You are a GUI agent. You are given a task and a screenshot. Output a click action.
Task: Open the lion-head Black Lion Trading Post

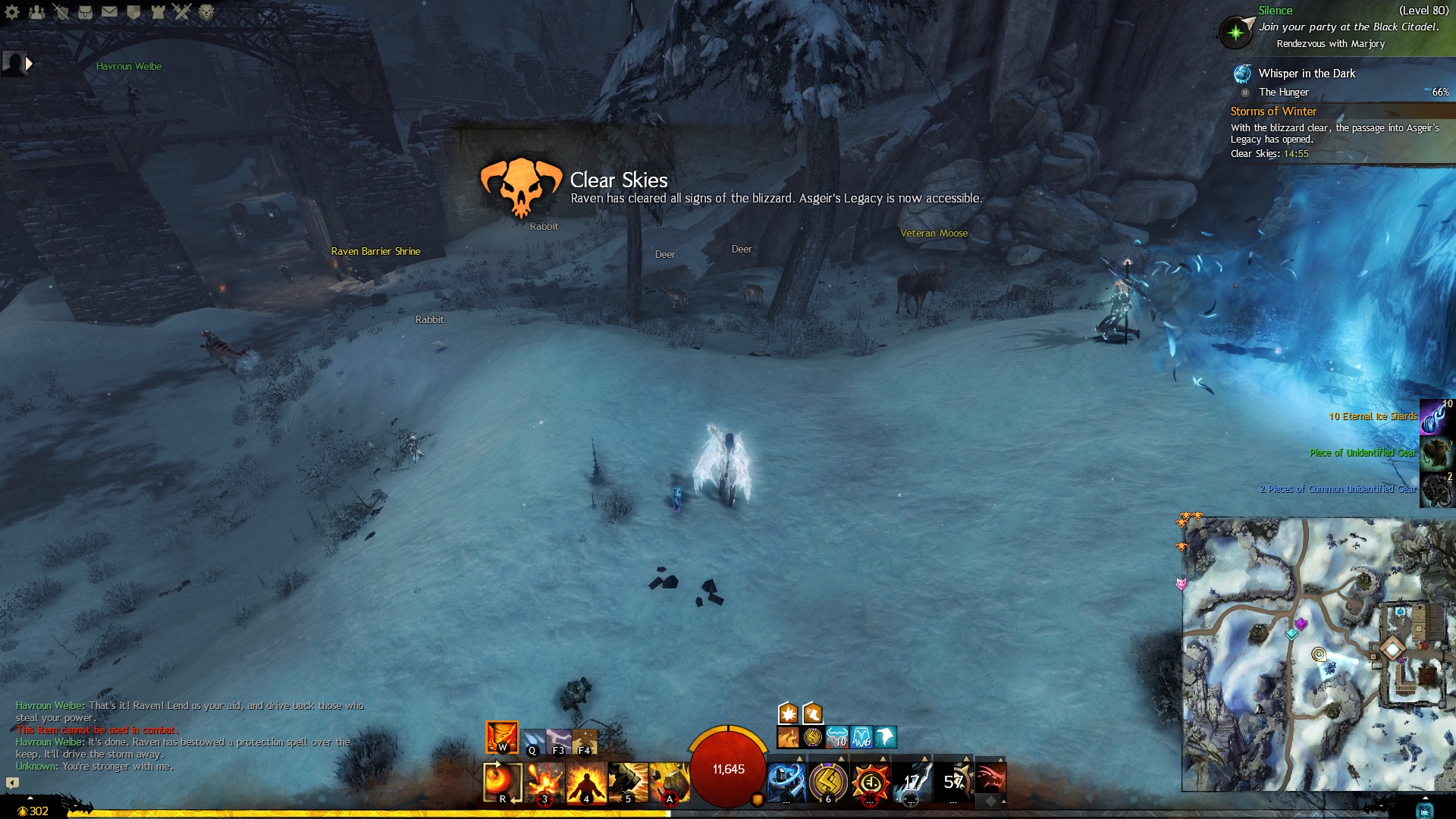pos(206,11)
